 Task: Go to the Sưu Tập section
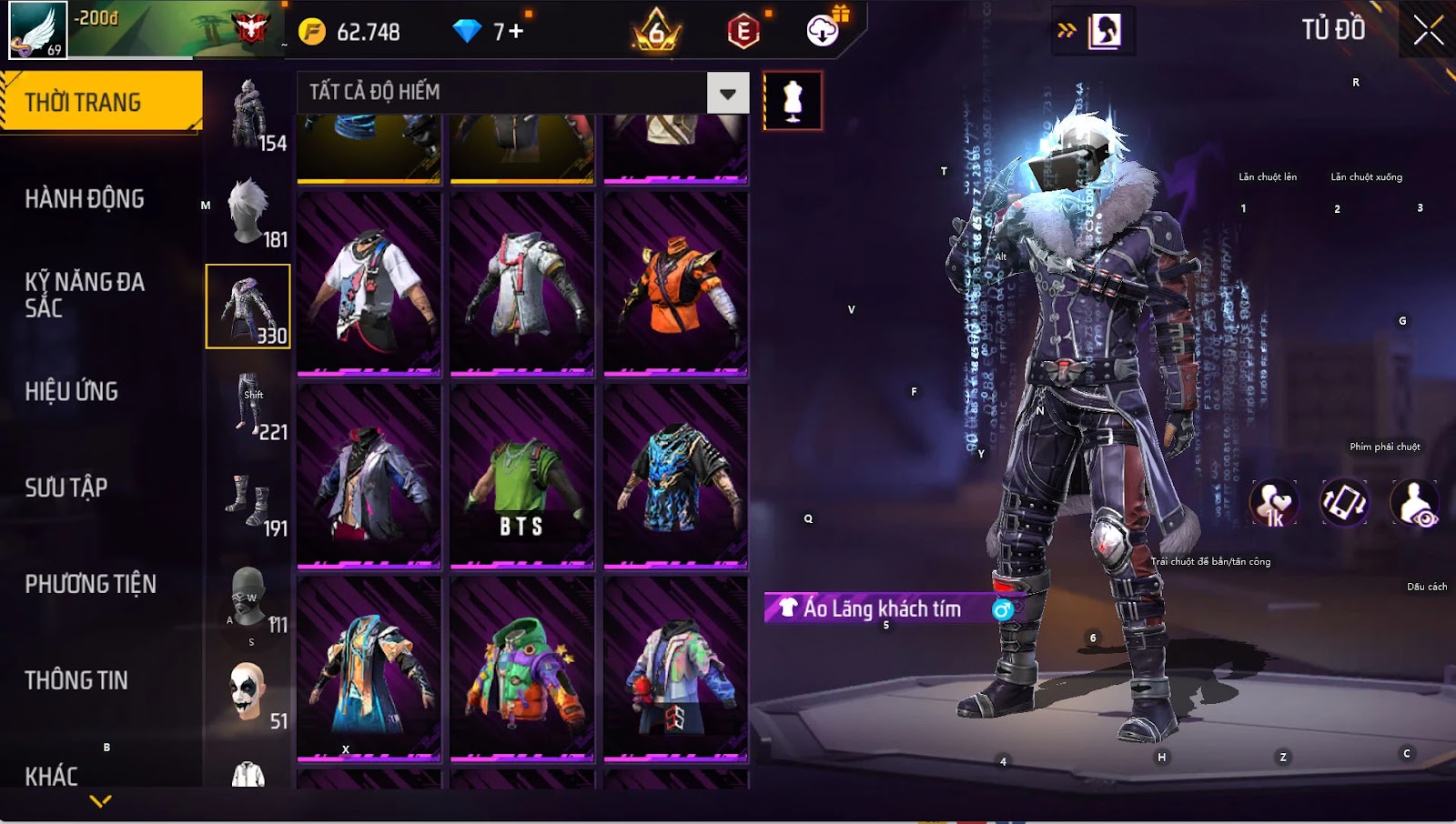point(66,487)
